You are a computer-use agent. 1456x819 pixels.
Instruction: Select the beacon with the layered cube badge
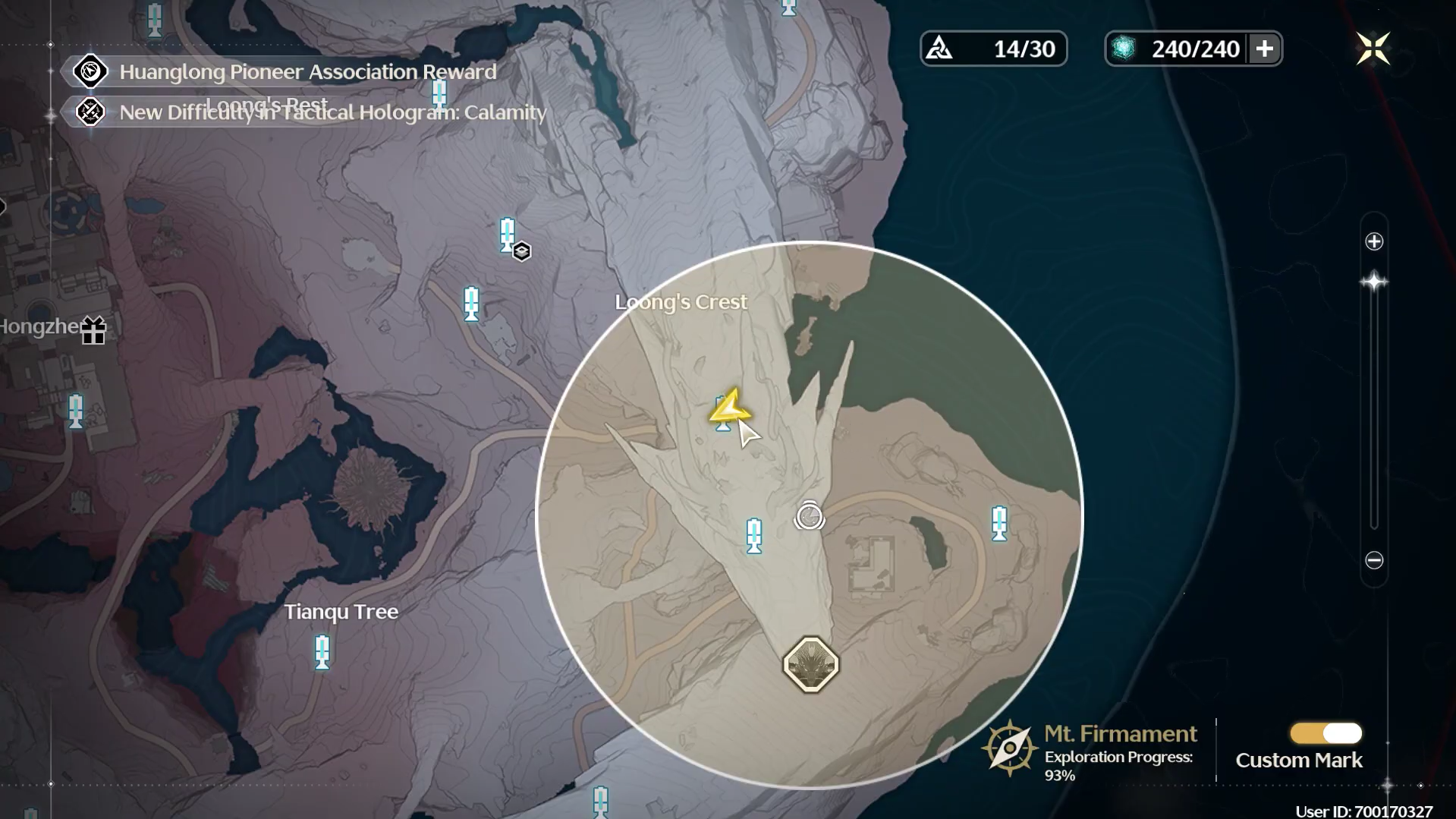pos(508,235)
